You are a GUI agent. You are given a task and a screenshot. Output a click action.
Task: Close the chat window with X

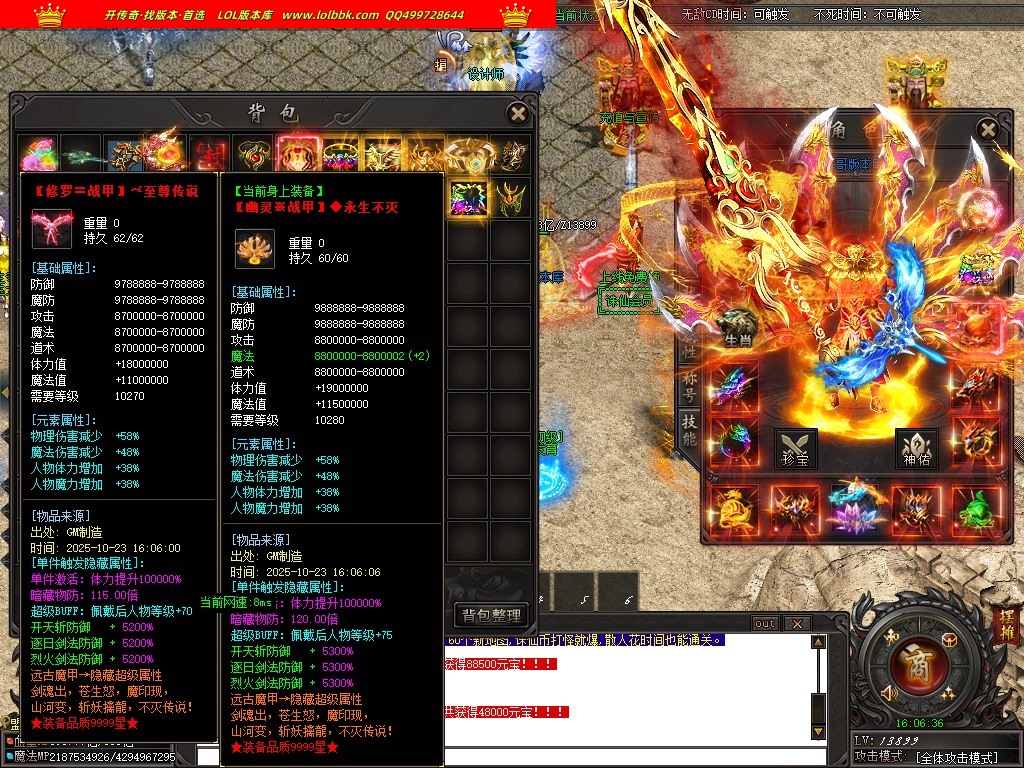tap(796, 624)
